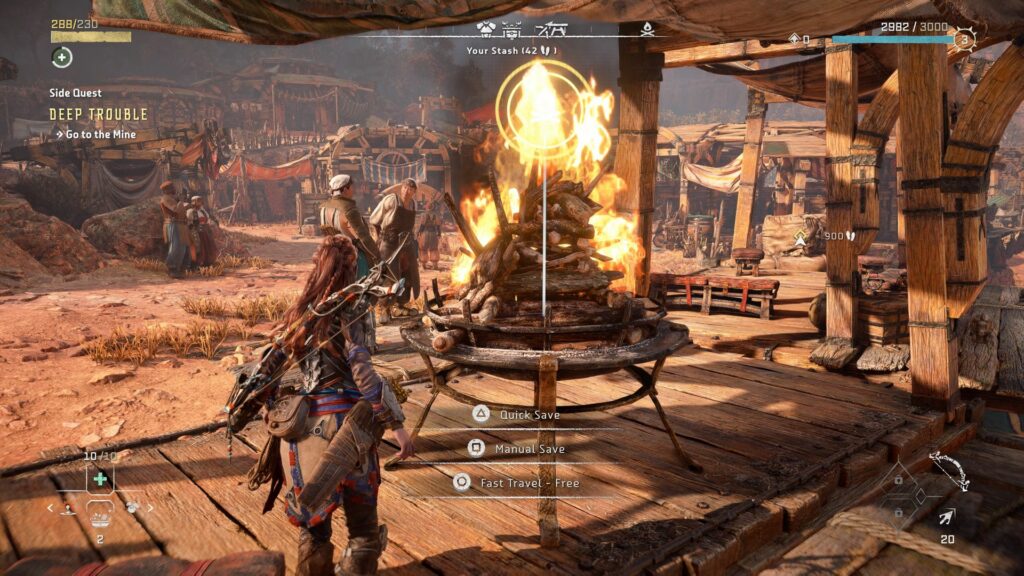This screenshot has height=576, width=1024.
Task: Cycle tool selector with left arrow
Action: (x=51, y=508)
